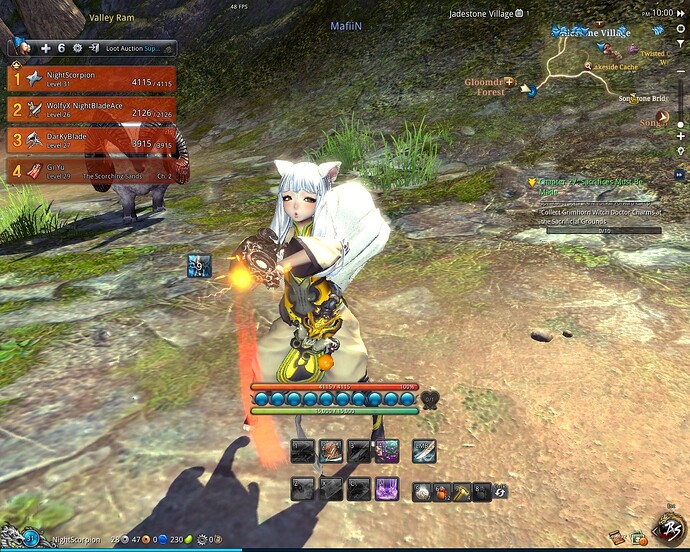Open party settings gear icon
The image size is (690, 552).
pos(77,48)
